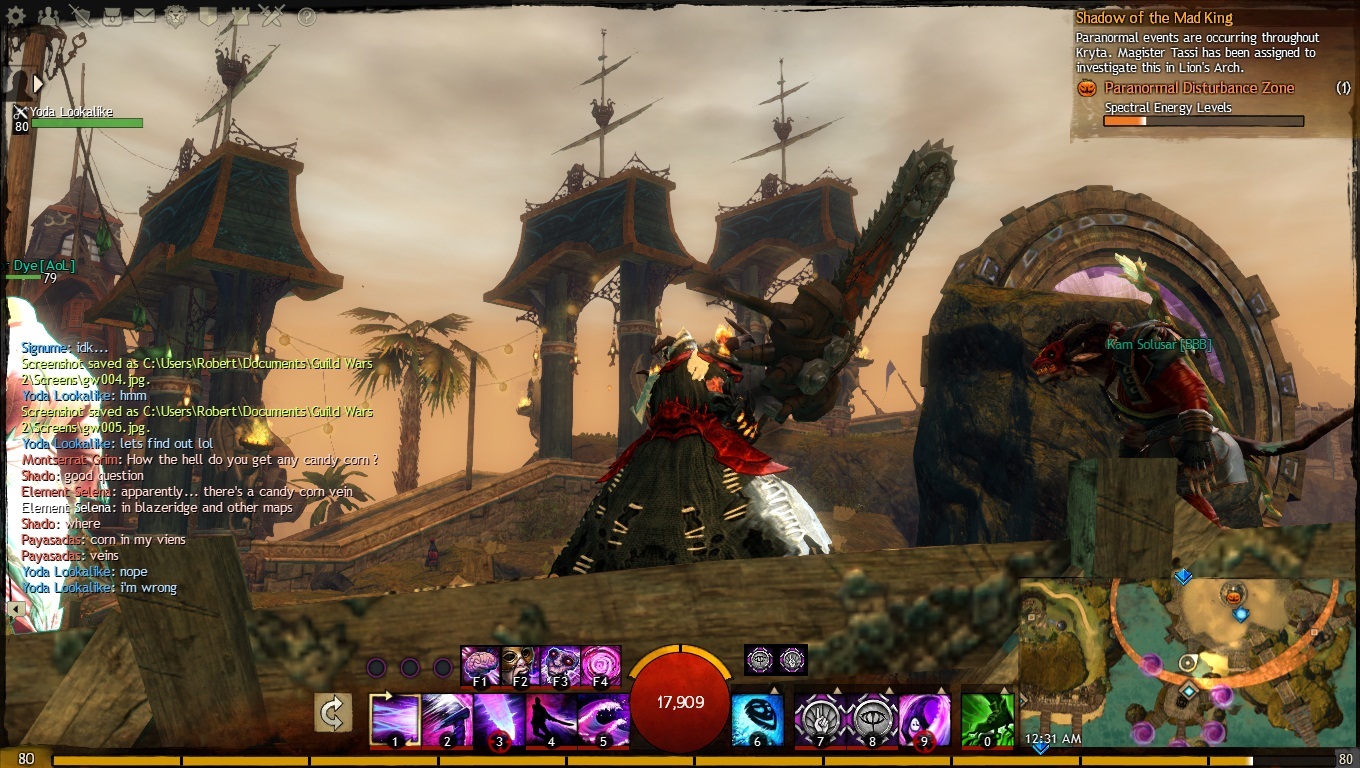Activate the F1 brain shatter skill
This screenshot has width=1360, height=768.
click(481, 666)
